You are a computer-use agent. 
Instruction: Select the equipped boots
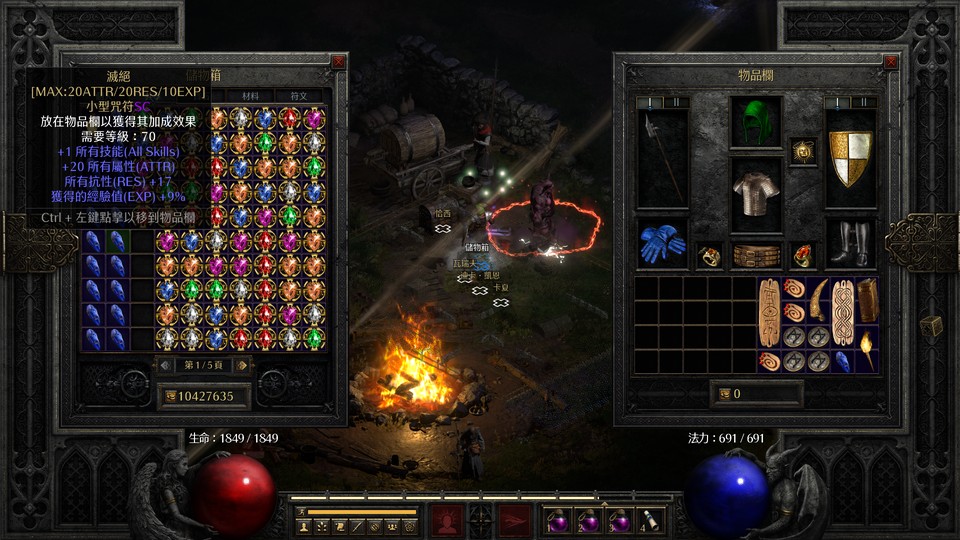point(851,244)
